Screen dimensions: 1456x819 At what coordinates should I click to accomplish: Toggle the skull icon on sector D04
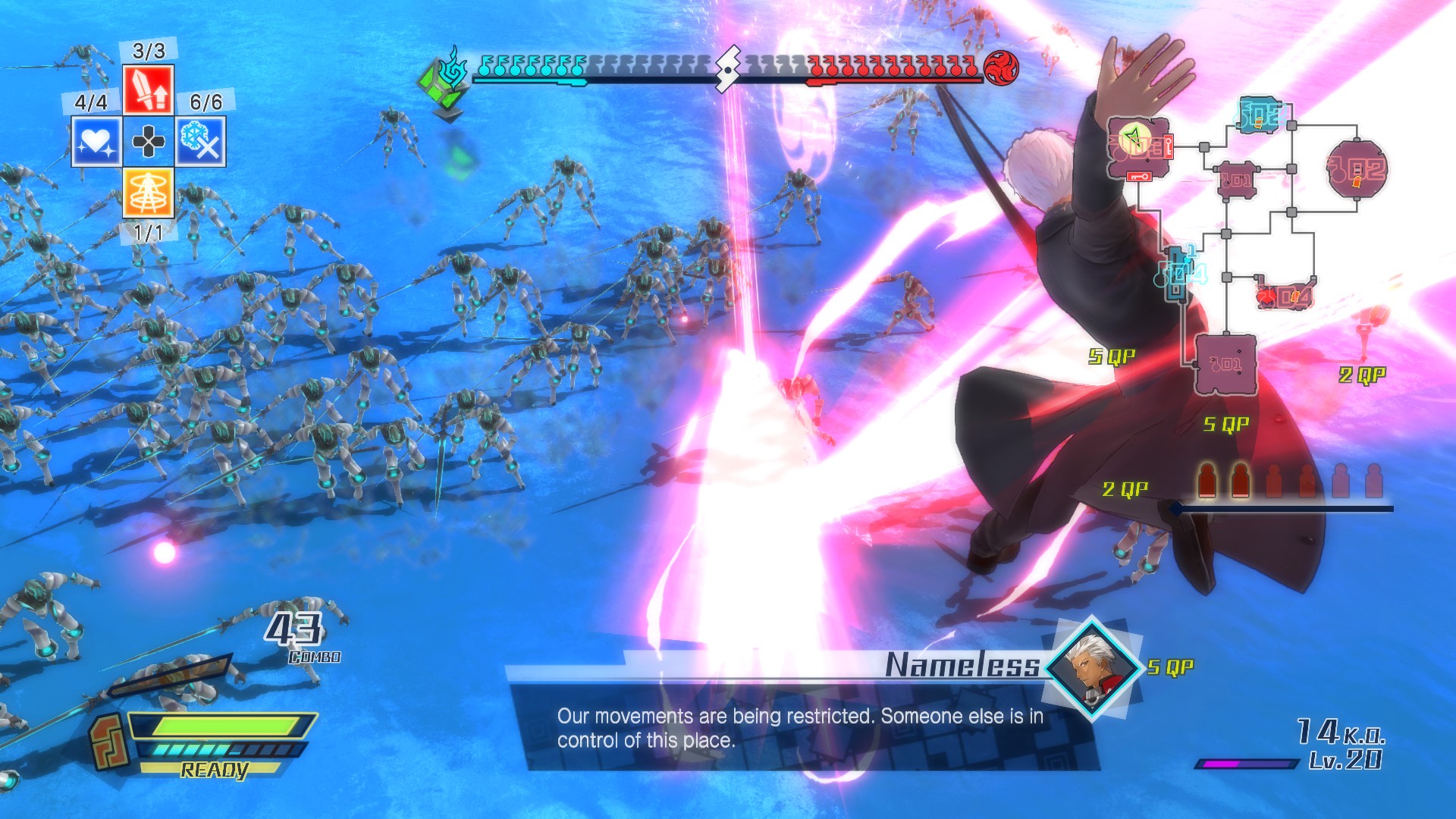point(1268,296)
